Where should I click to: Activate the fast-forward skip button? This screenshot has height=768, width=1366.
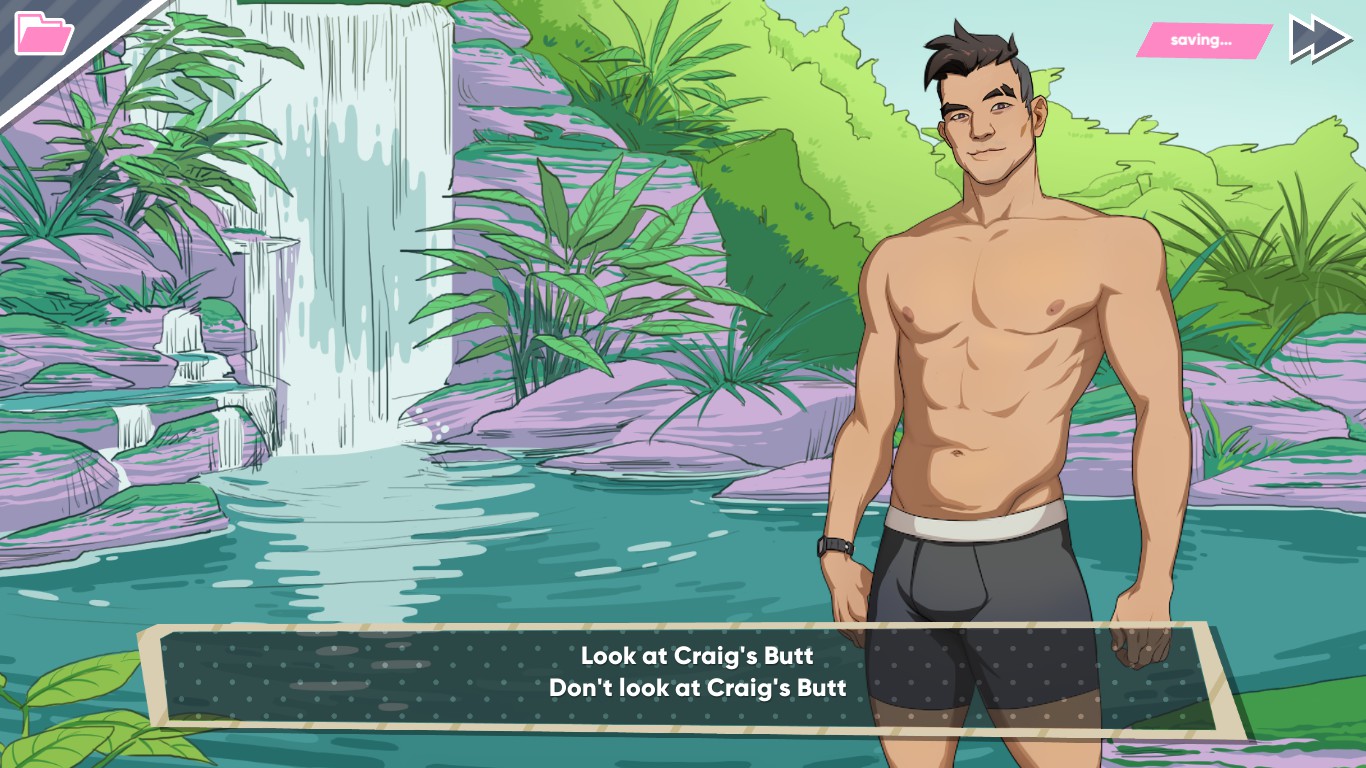tap(1319, 40)
